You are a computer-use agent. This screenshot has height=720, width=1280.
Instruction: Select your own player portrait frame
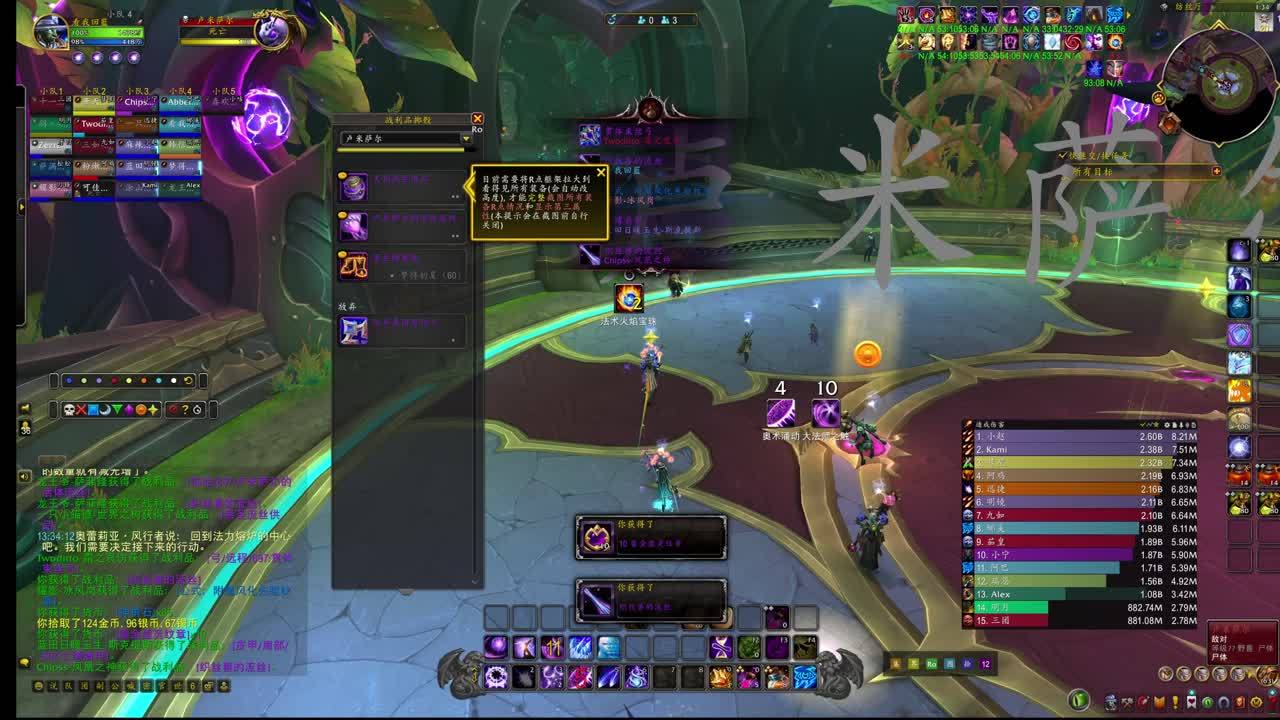50,32
